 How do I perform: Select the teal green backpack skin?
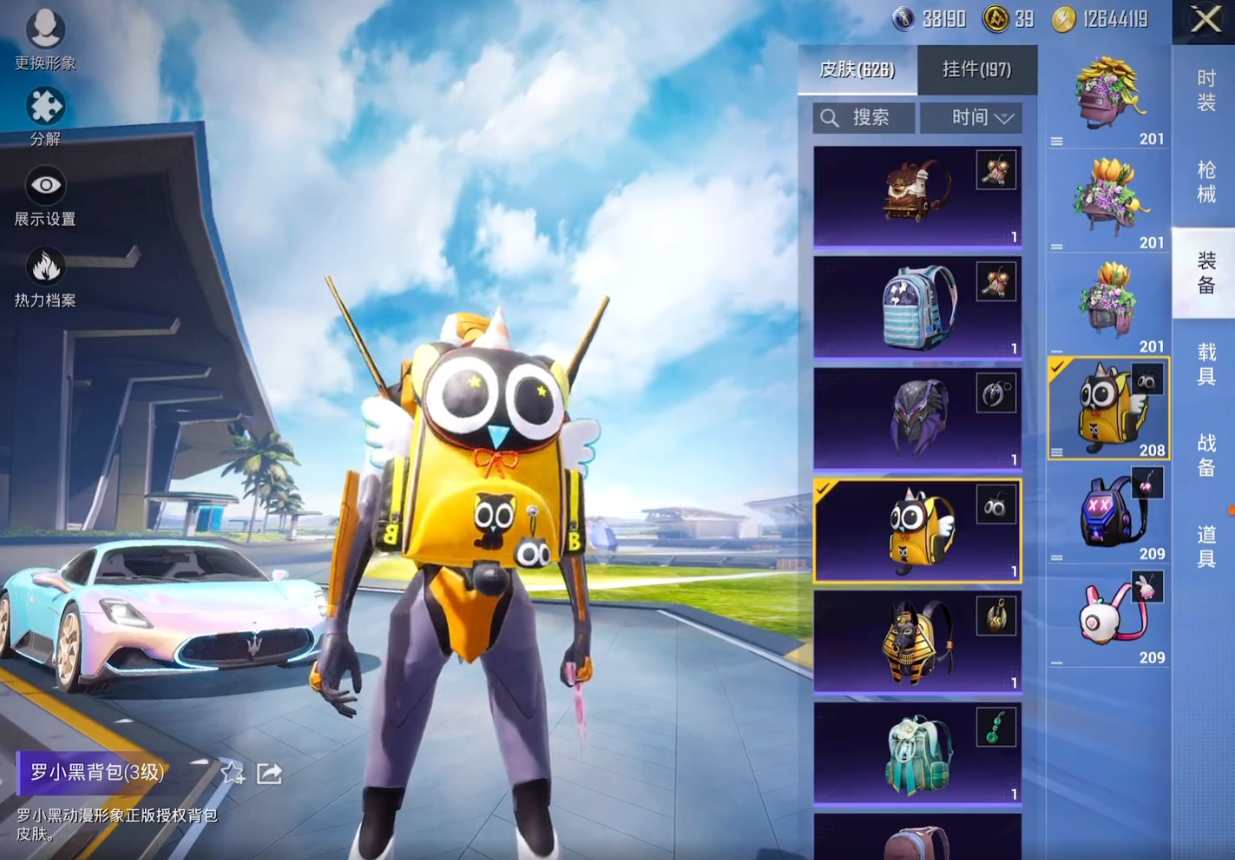click(917, 752)
